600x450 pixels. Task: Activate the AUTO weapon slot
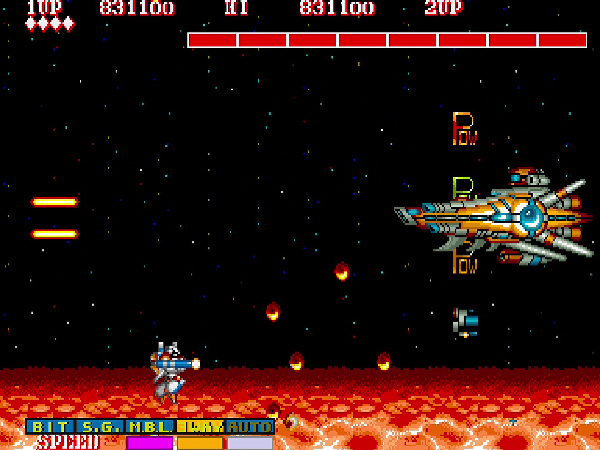[x=250, y=427]
